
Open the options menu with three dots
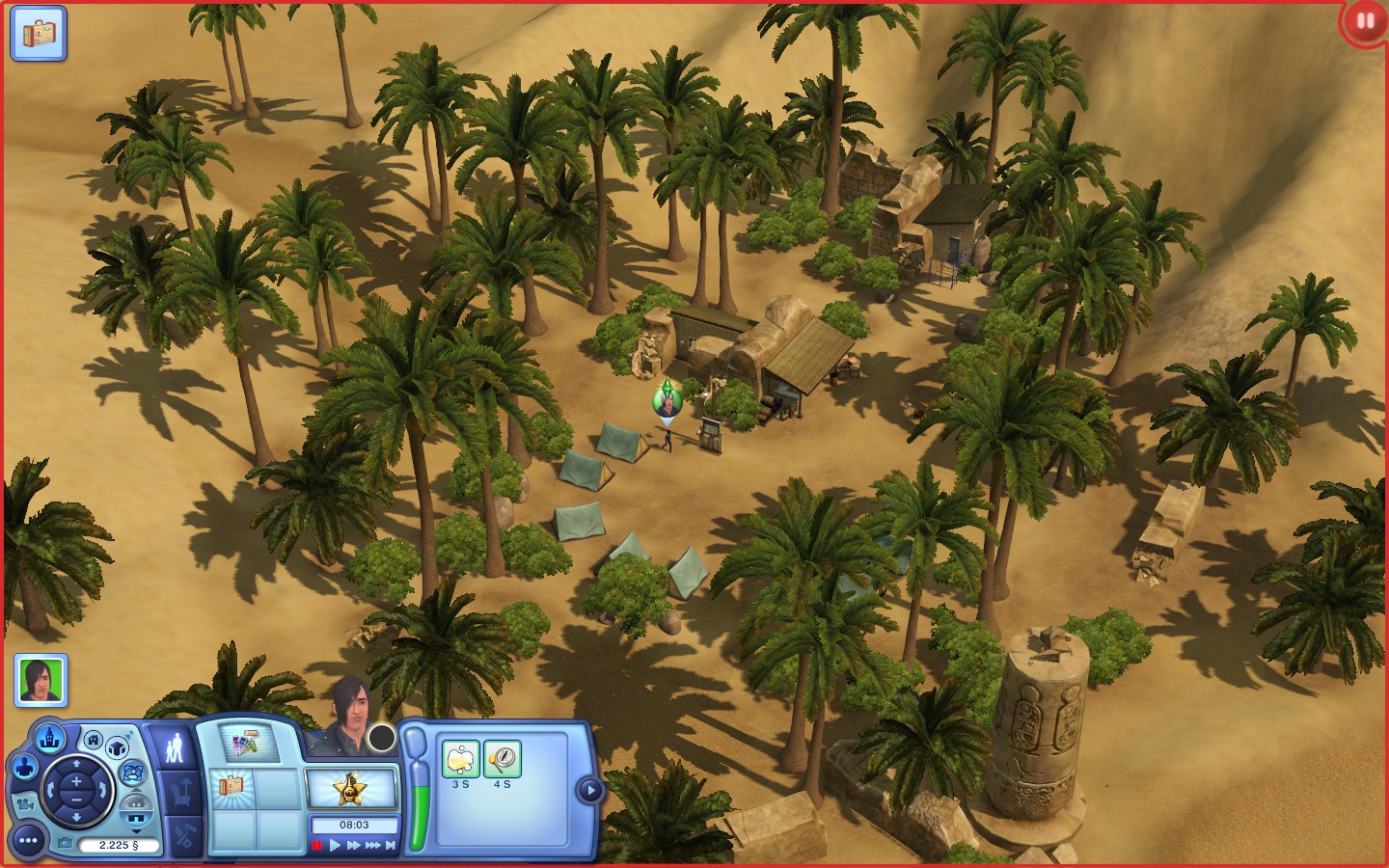click(28, 841)
